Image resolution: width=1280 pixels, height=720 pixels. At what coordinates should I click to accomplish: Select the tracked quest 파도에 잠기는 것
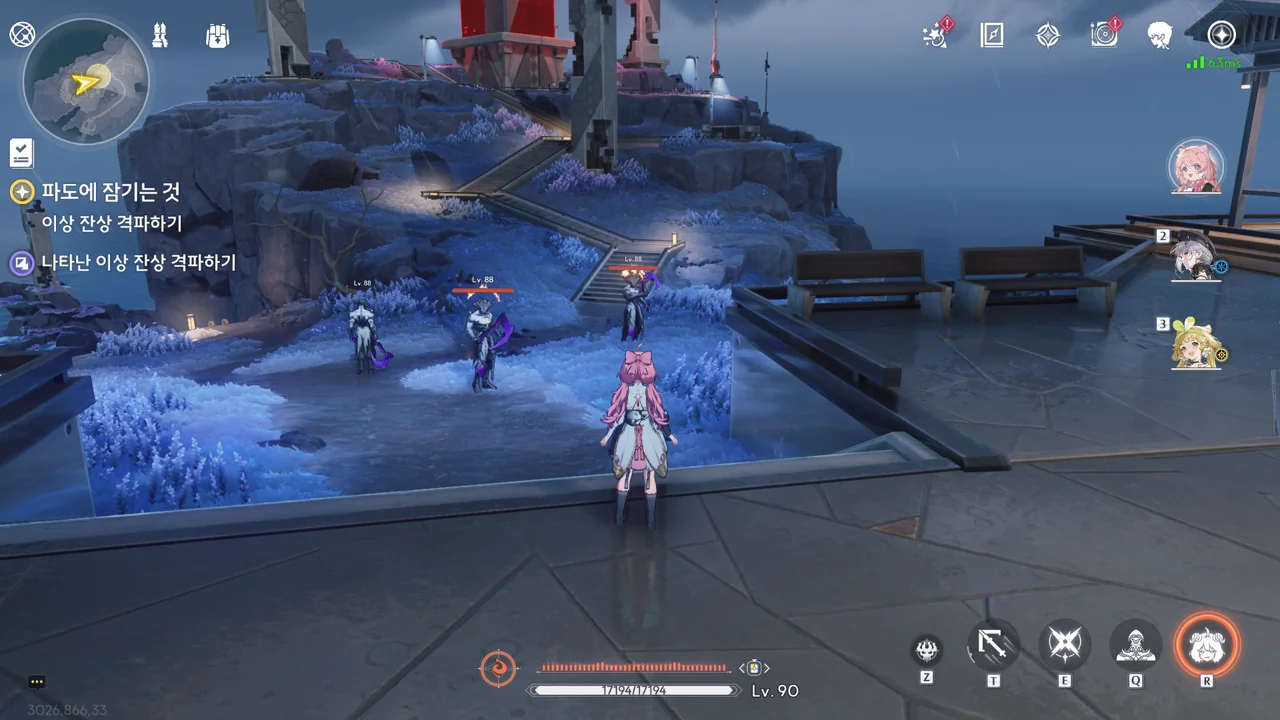110,192
